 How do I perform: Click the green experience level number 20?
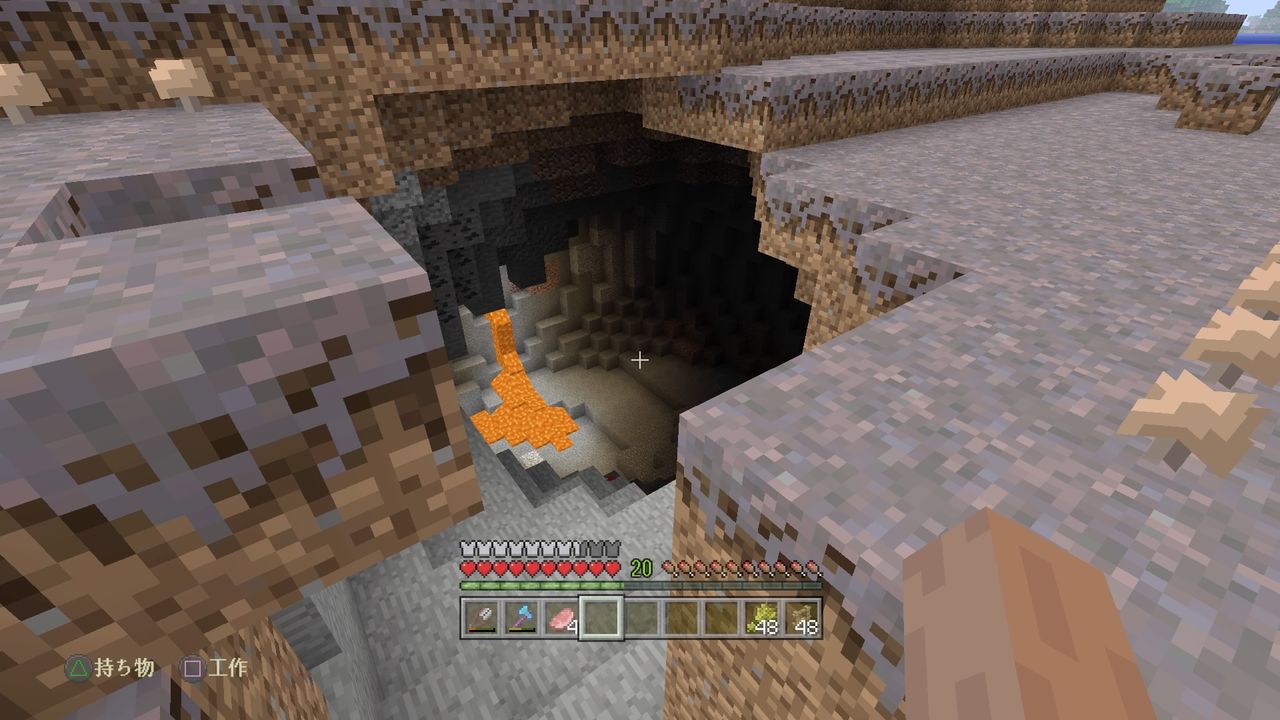tap(640, 566)
